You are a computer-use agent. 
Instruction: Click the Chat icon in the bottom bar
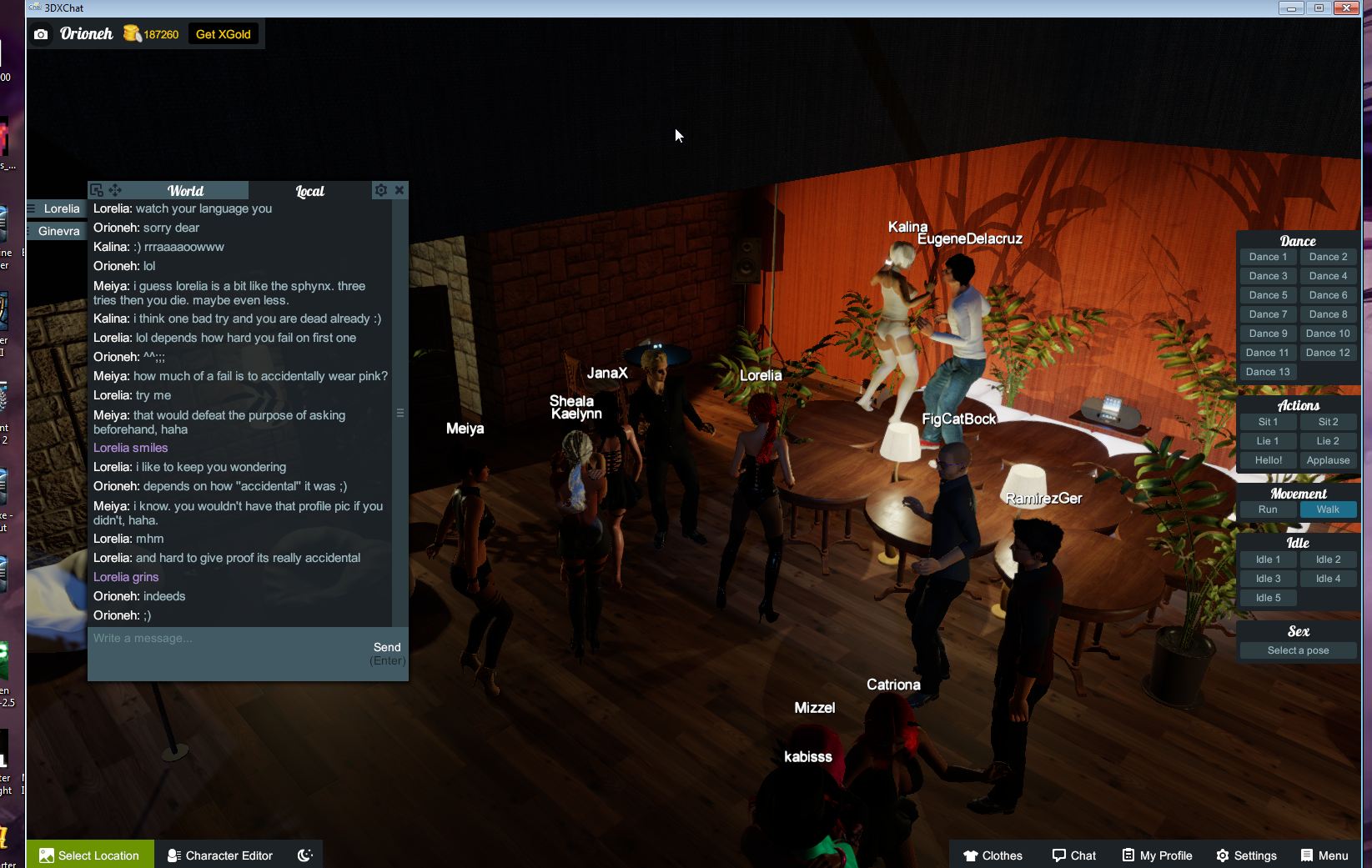click(x=1074, y=855)
